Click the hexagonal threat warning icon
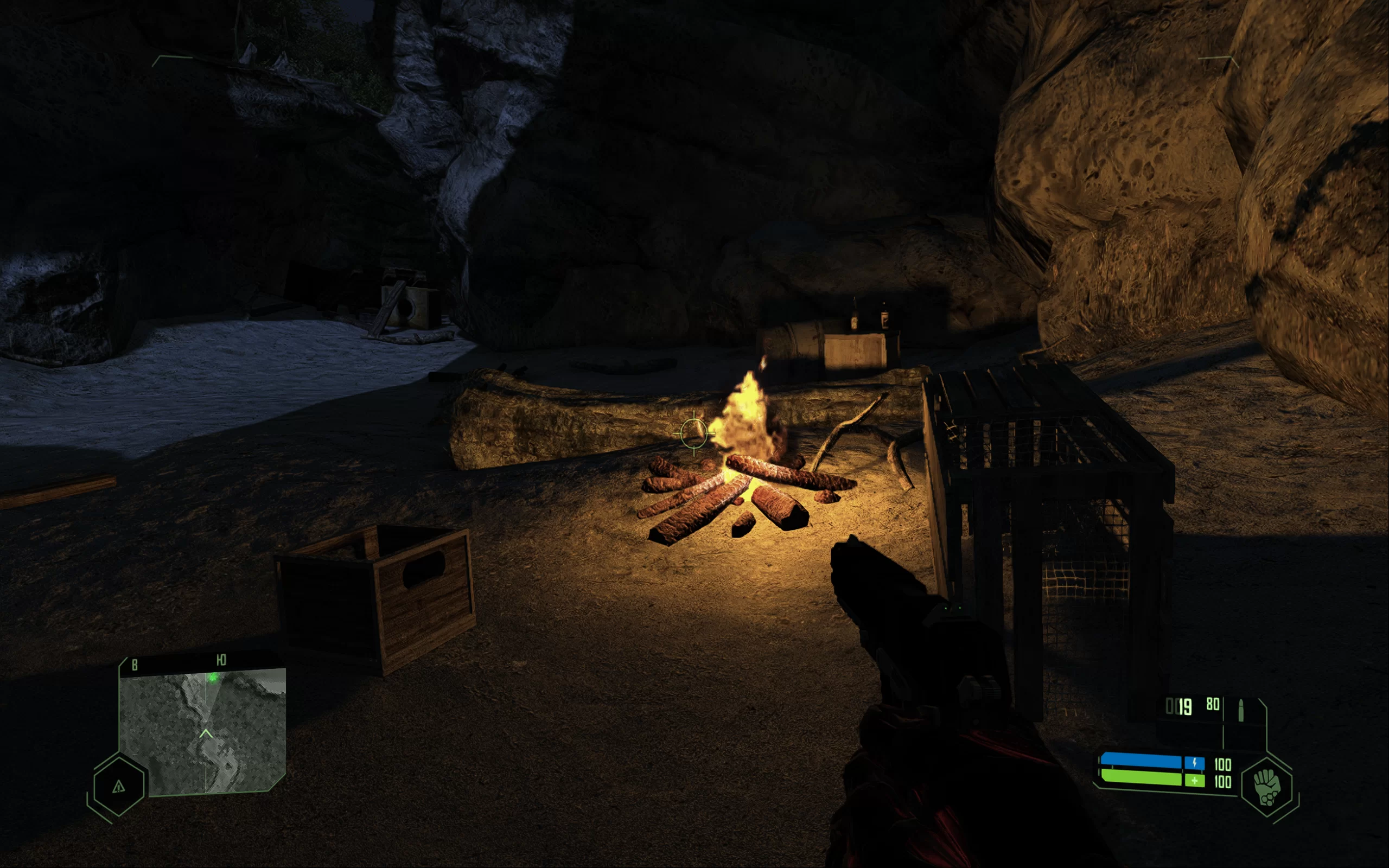 click(119, 786)
